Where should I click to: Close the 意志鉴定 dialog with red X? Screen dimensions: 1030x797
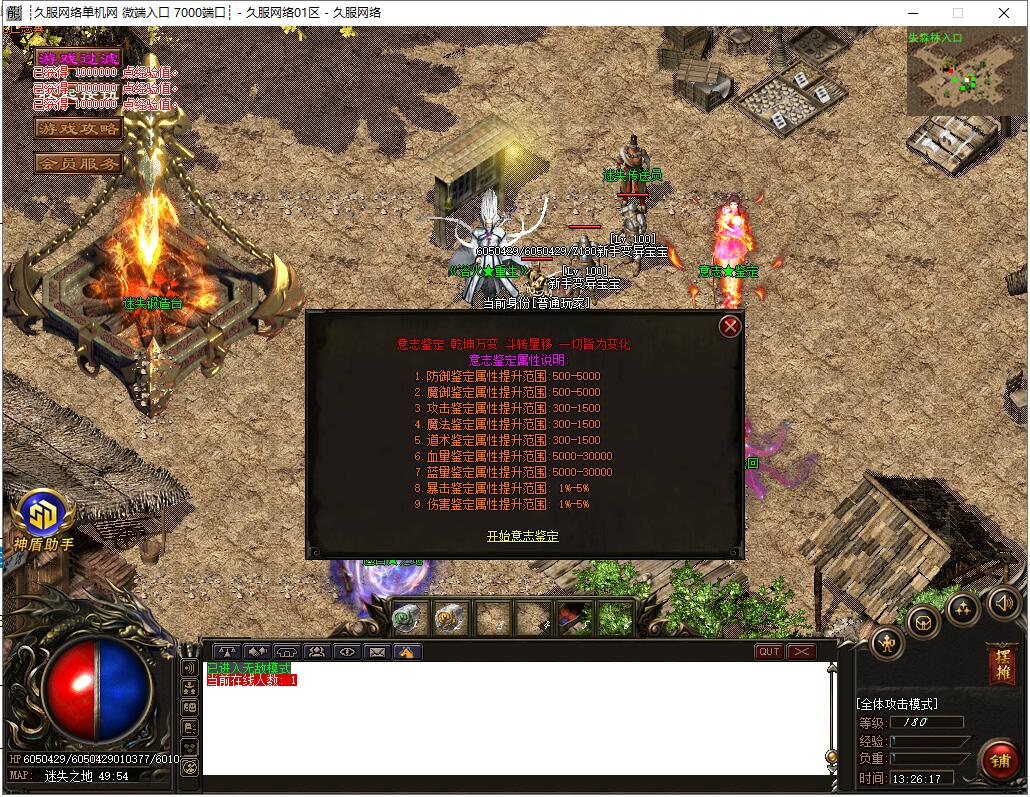[731, 326]
